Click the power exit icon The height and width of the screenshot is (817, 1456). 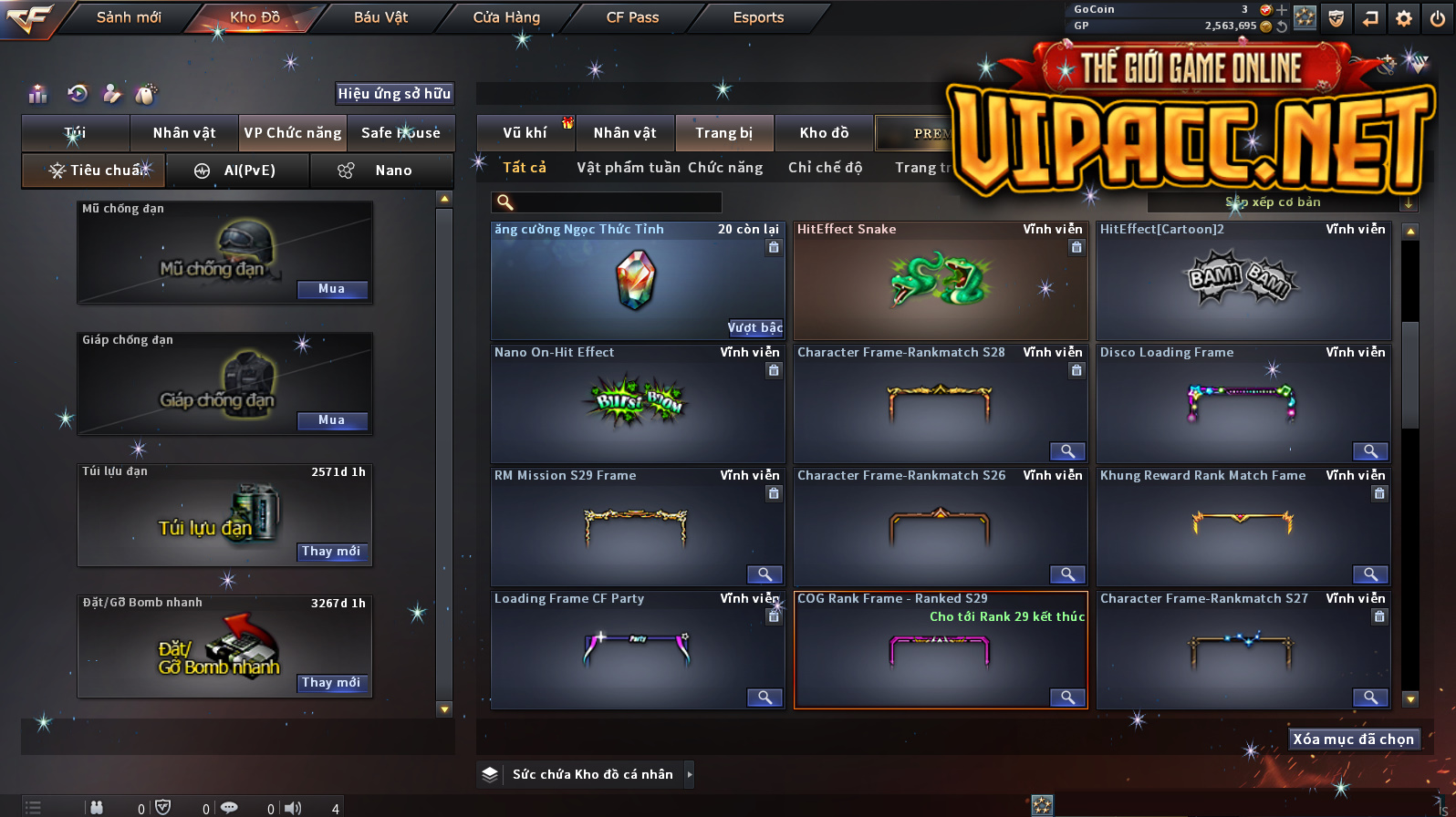point(1437,18)
